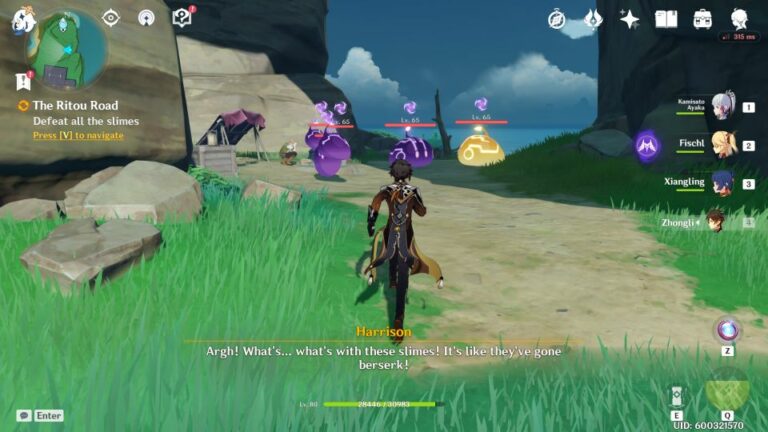Use the purple orb gadget icon
768x432 pixels.
[727, 330]
